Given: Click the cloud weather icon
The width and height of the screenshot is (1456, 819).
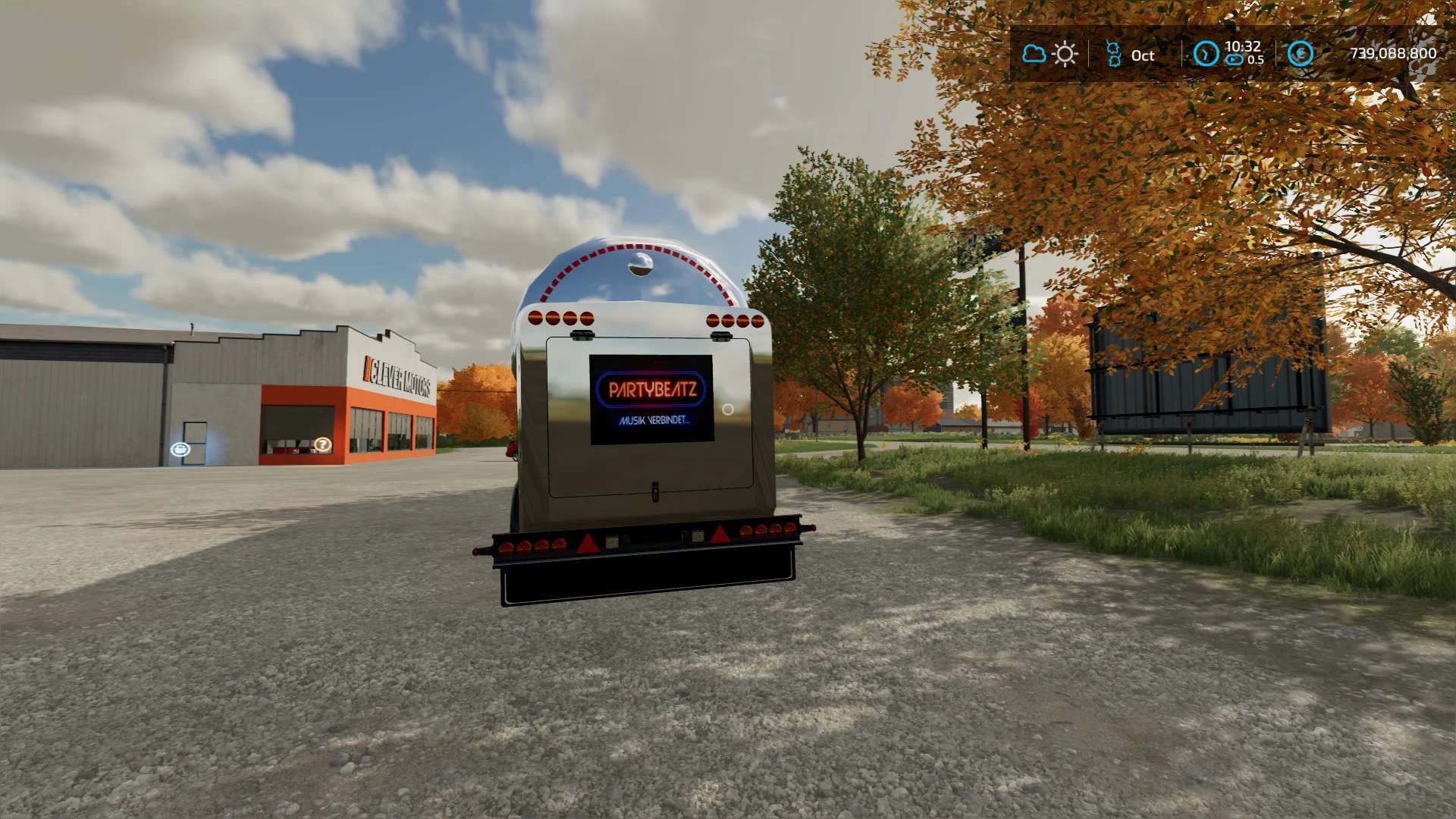Looking at the screenshot, I should point(1034,54).
